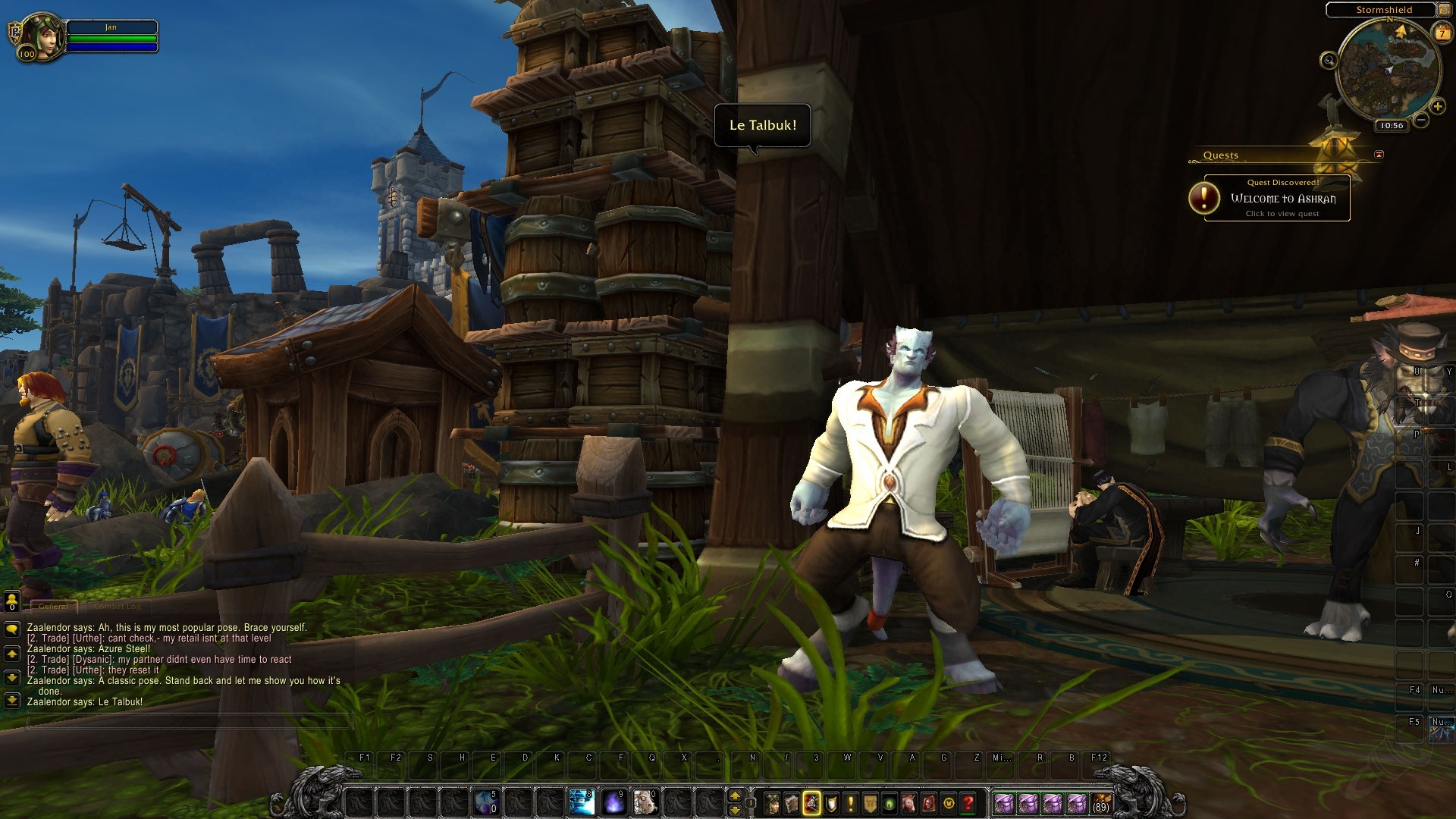Open the leftmost purple bag next to the backpack

(x=1006, y=802)
